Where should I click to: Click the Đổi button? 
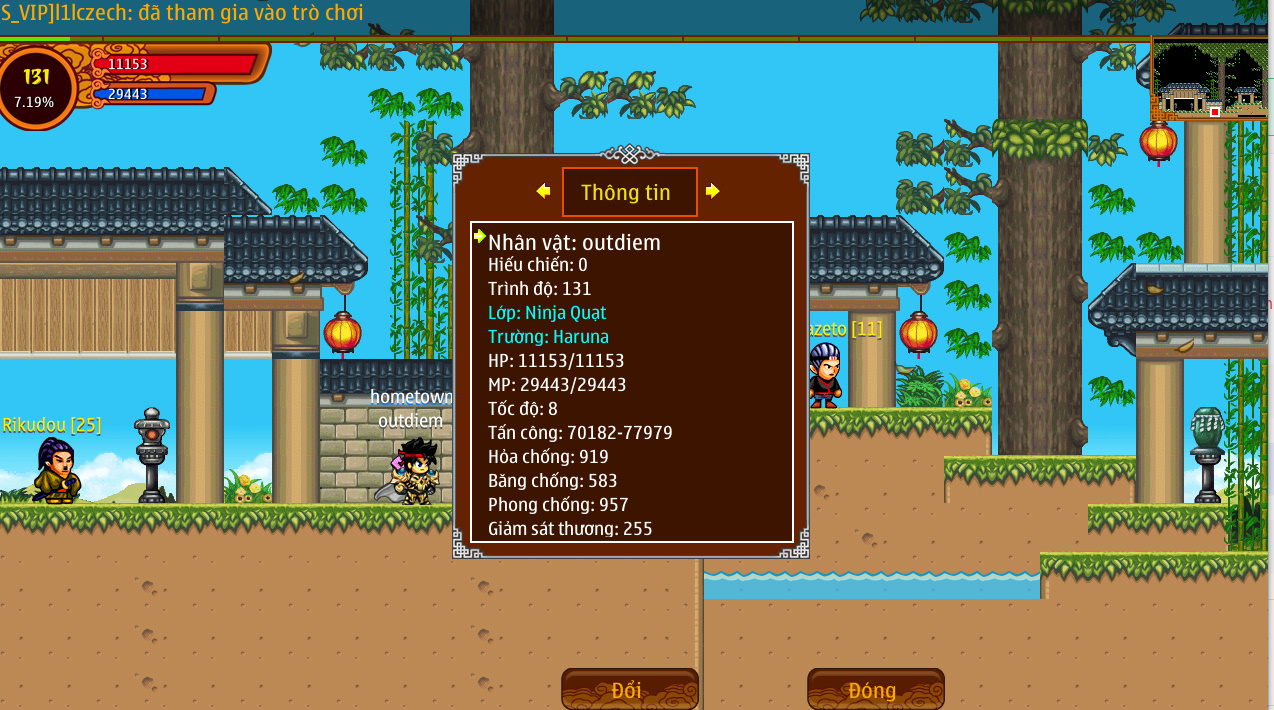click(629, 689)
